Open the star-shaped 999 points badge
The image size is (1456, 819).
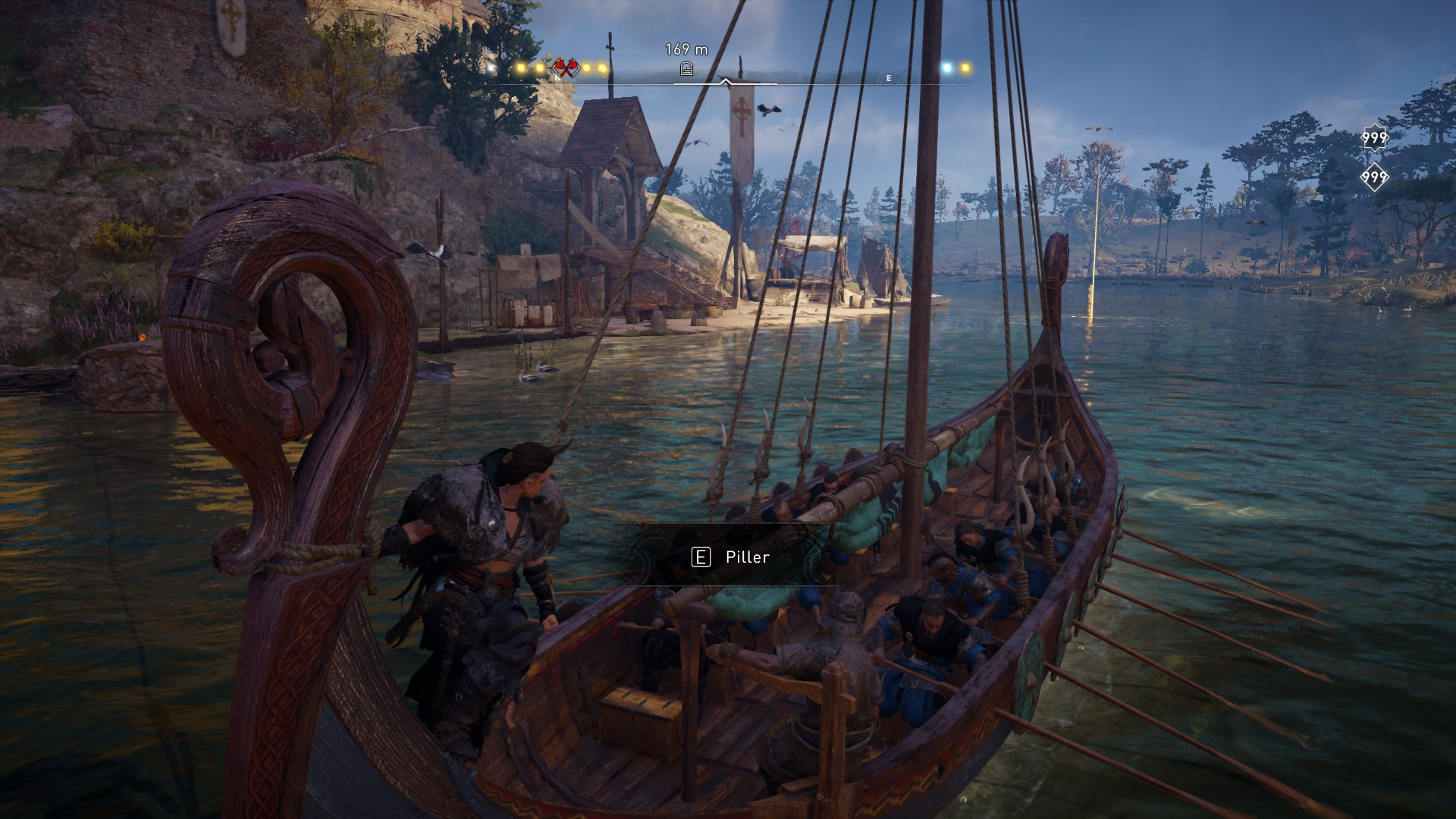(x=1374, y=138)
